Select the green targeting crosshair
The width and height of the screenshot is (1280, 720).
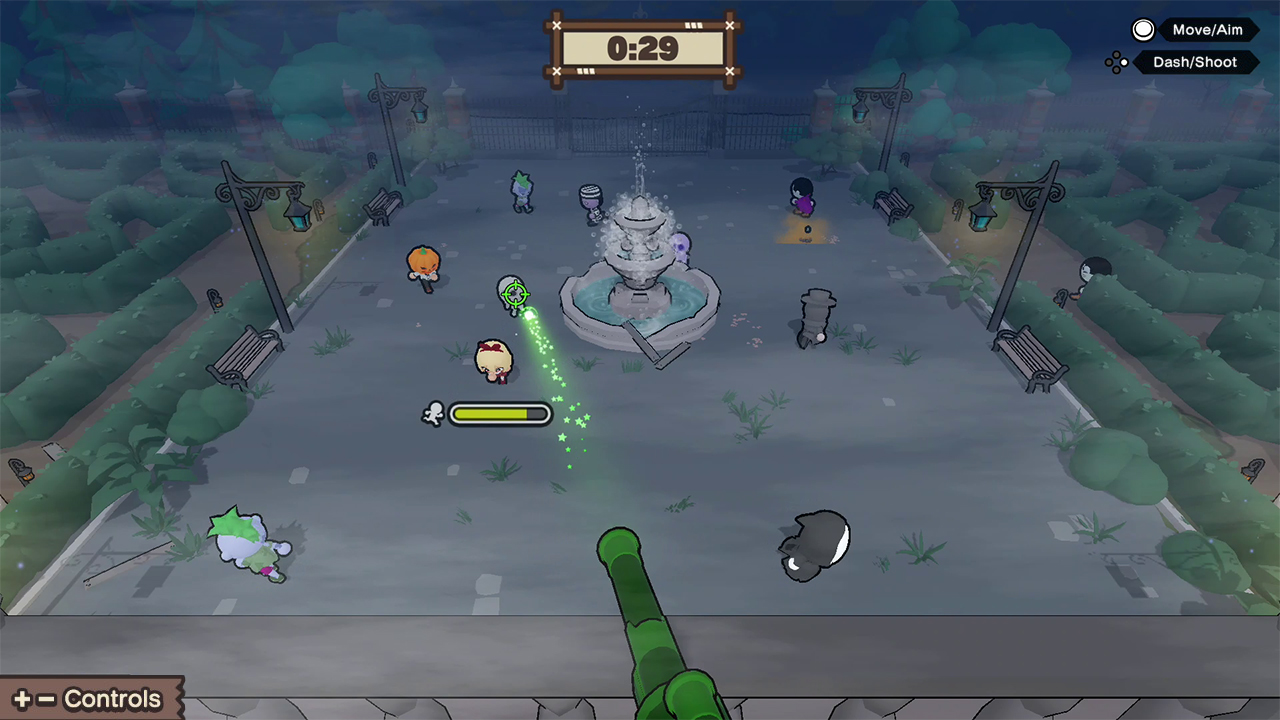(514, 294)
